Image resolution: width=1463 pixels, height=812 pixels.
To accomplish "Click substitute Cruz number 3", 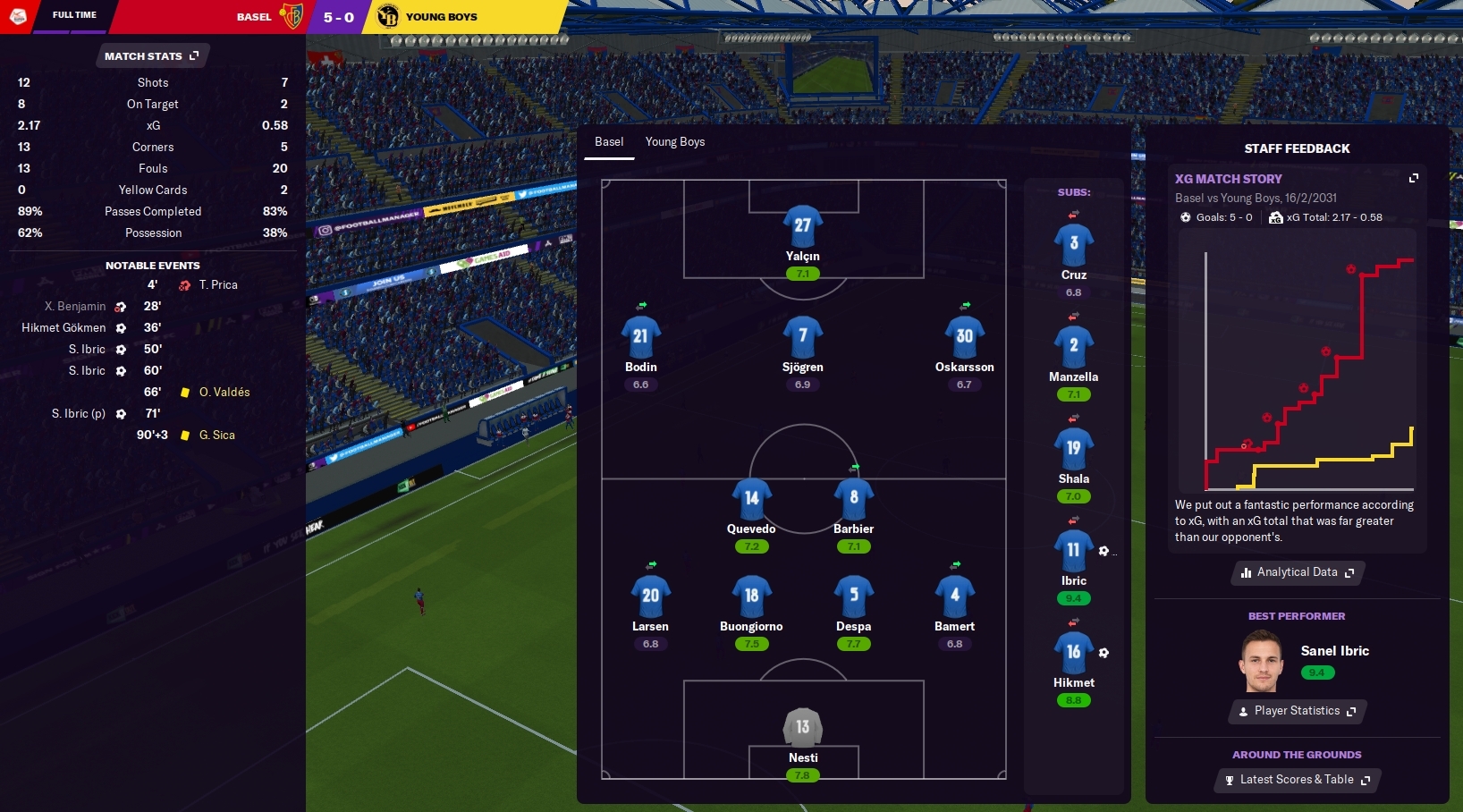I will pos(1073,244).
